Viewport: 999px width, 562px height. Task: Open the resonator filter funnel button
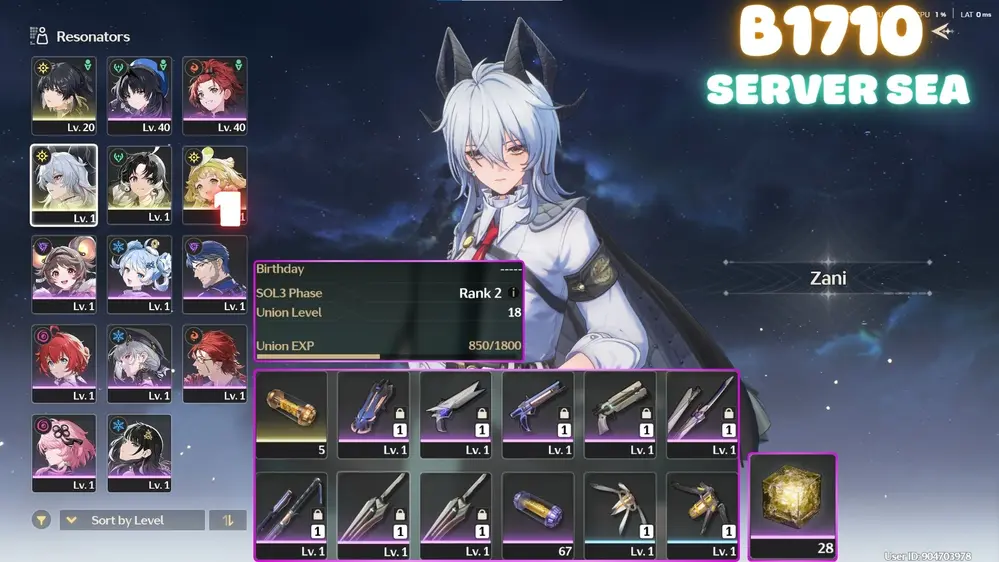pyautogui.click(x=41, y=520)
